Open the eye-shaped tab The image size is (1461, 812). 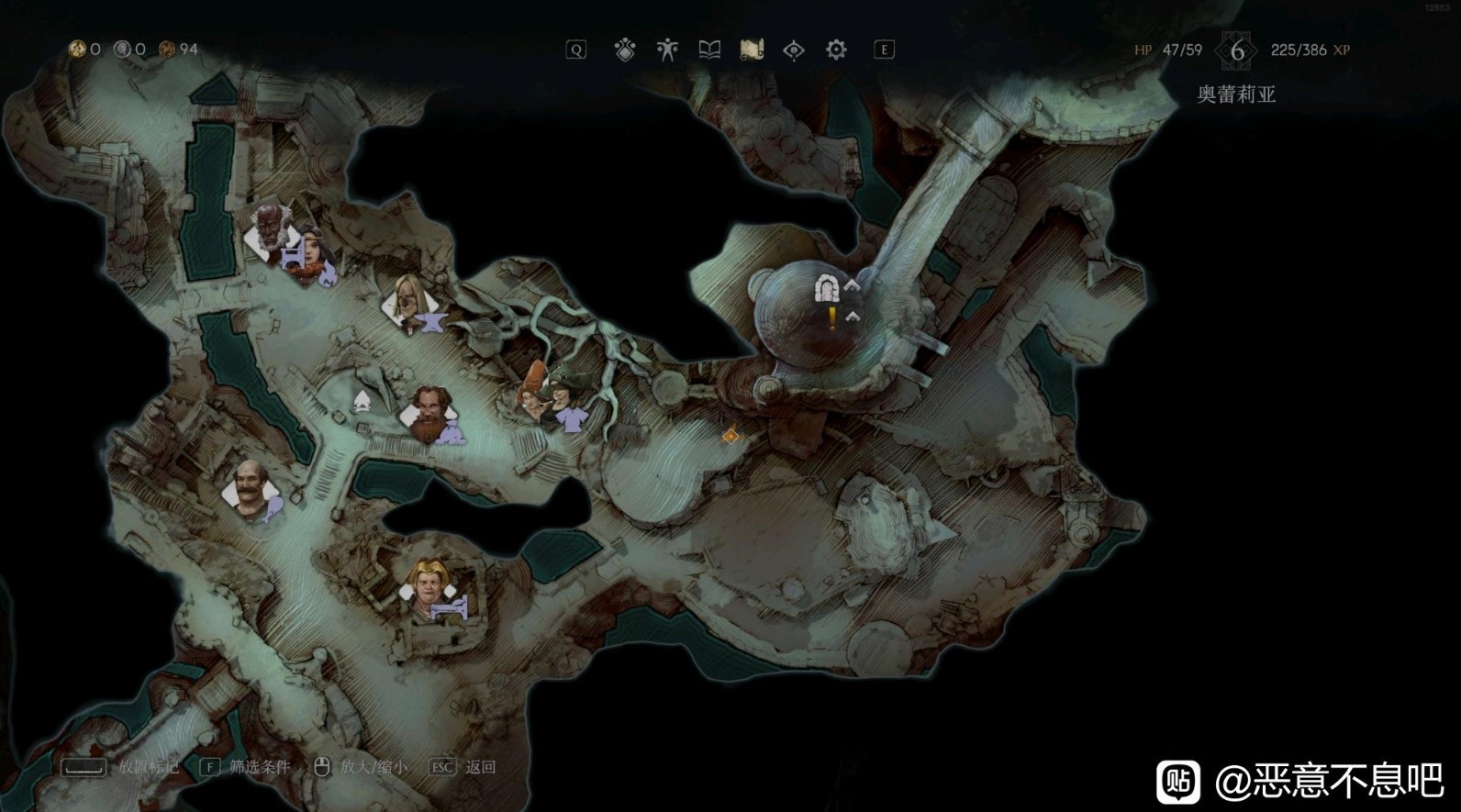[x=794, y=50]
